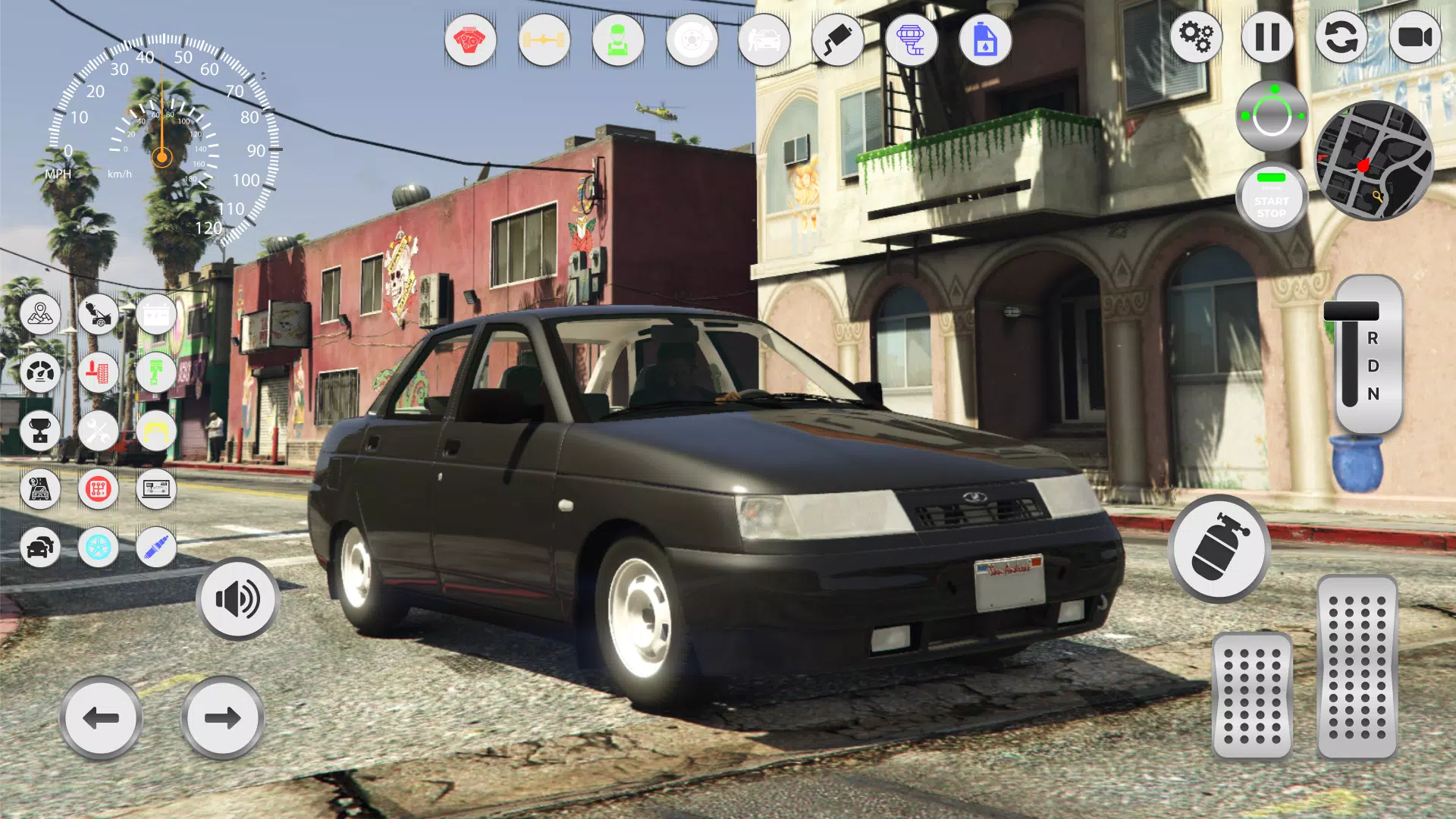Select the red gearbox shift pattern icon
Image resolution: width=1456 pixels, height=819 pixels.
coord(99,489)
